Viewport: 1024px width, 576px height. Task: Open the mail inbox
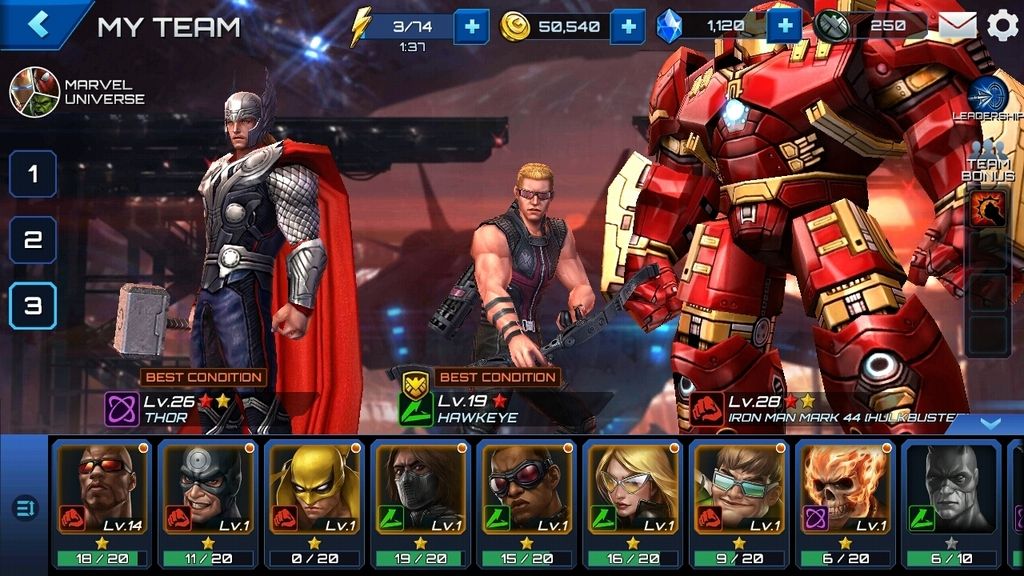pyautogui.click(x=957, y=26)
